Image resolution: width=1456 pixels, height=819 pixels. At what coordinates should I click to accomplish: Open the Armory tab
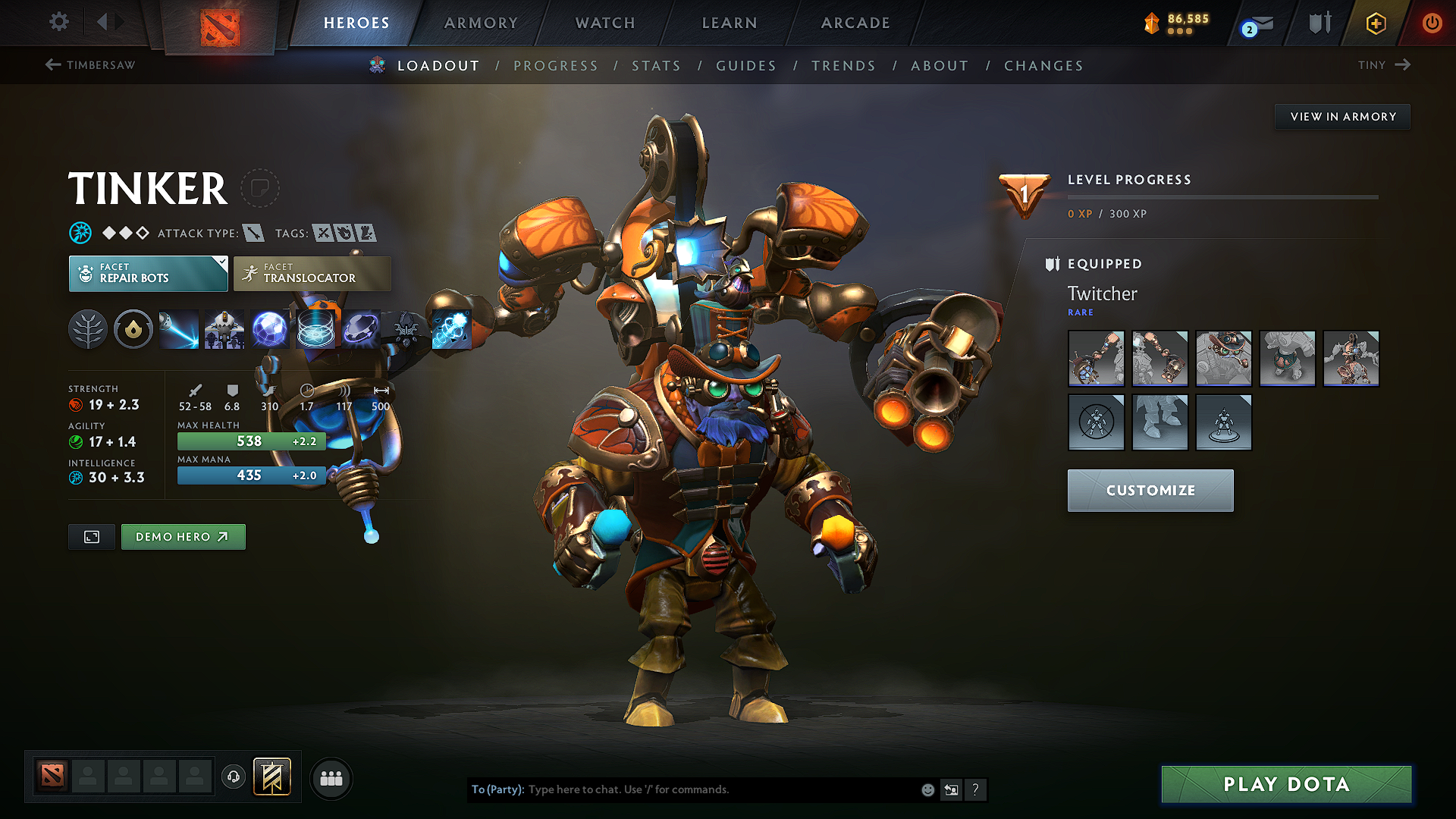pos(480,23)
